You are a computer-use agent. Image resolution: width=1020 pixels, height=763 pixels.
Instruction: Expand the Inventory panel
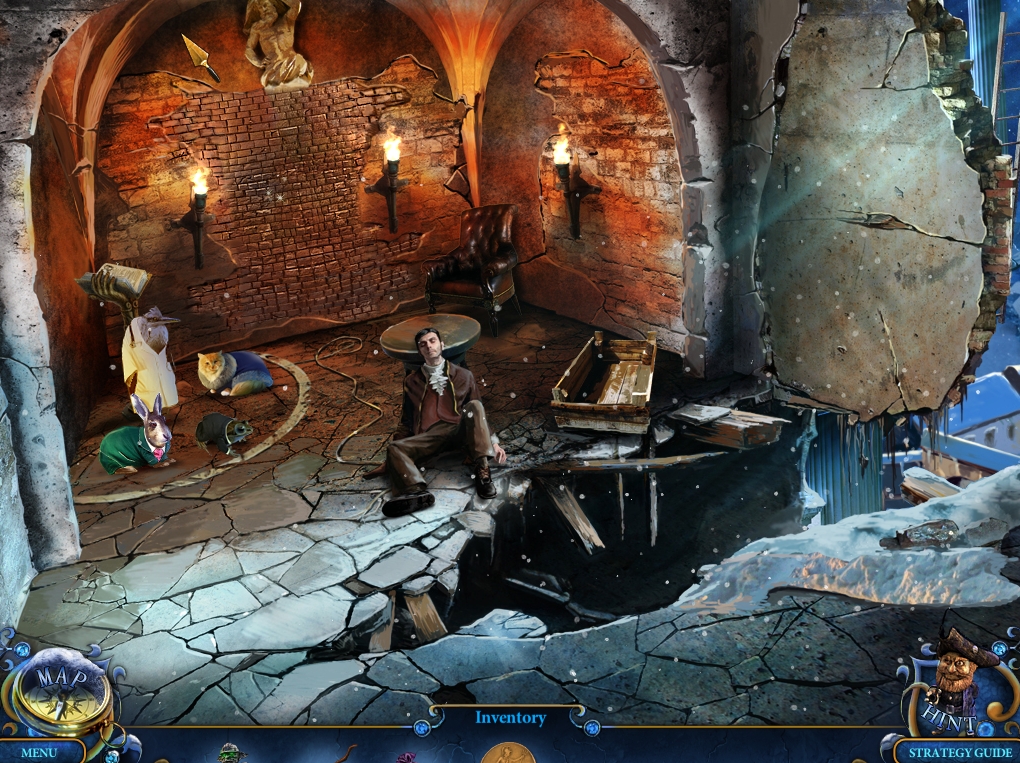click(x=510, y=718)
